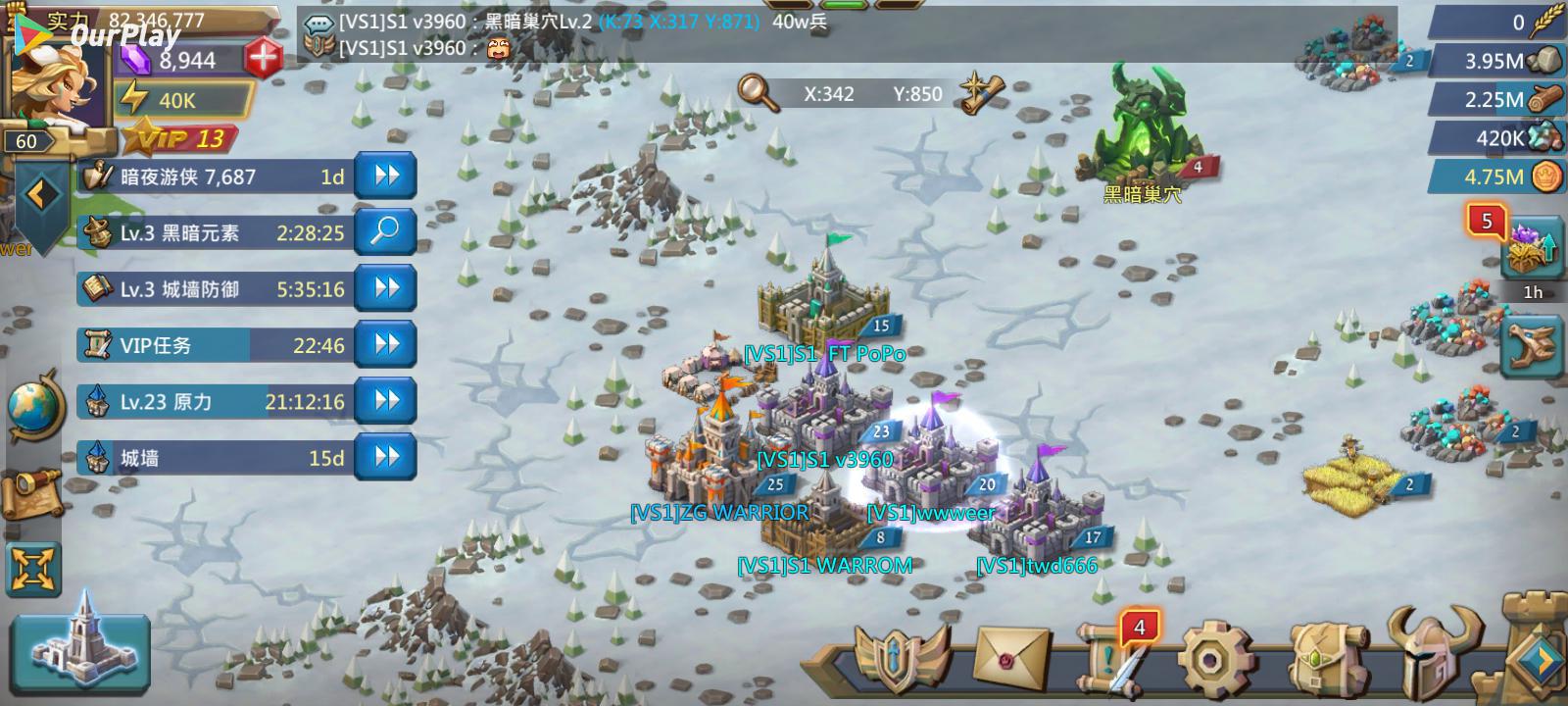
Task: Collapse the queue list with the gold arrow
Action: point(39,195)
